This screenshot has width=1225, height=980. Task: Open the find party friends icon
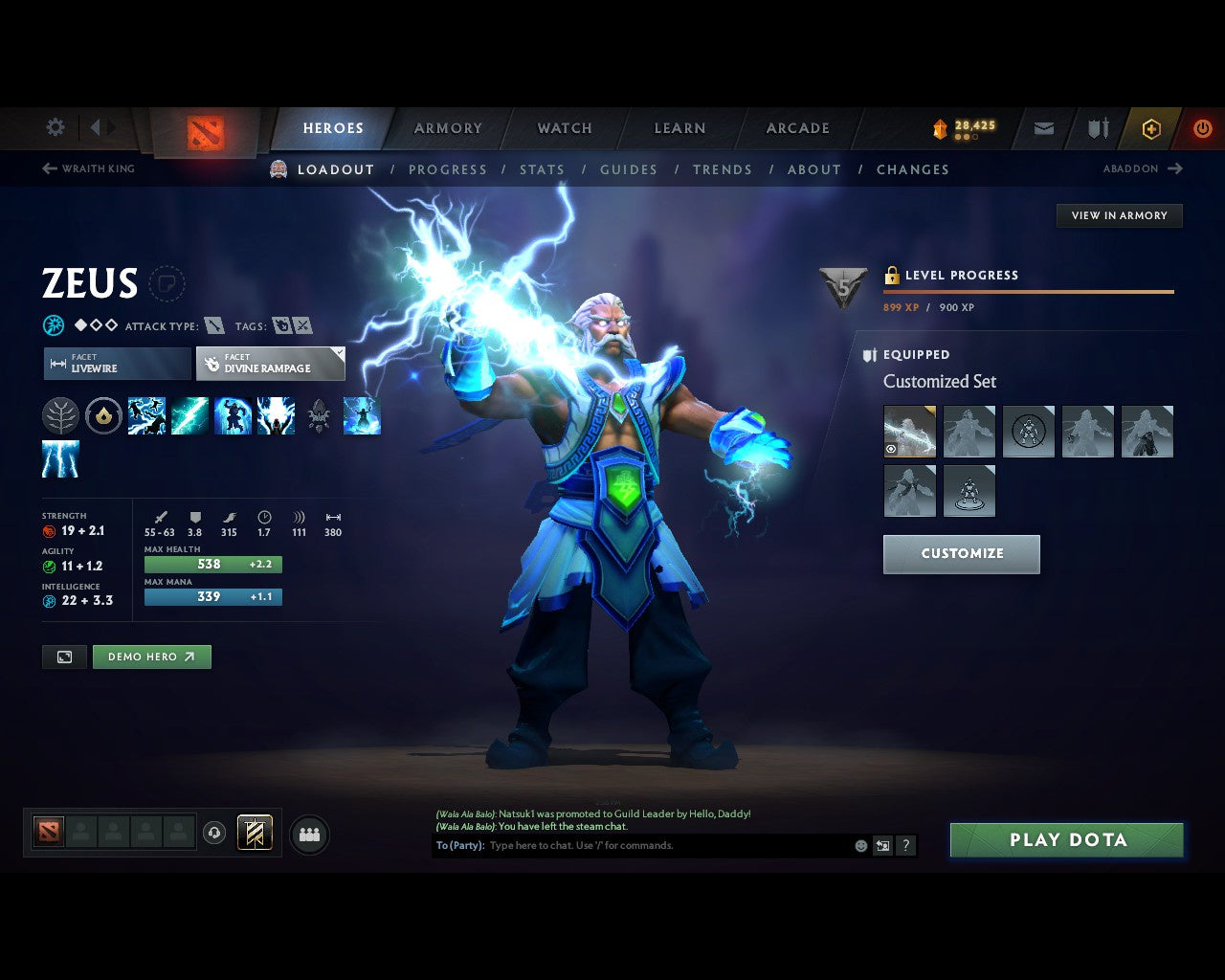tap(308, 834)
